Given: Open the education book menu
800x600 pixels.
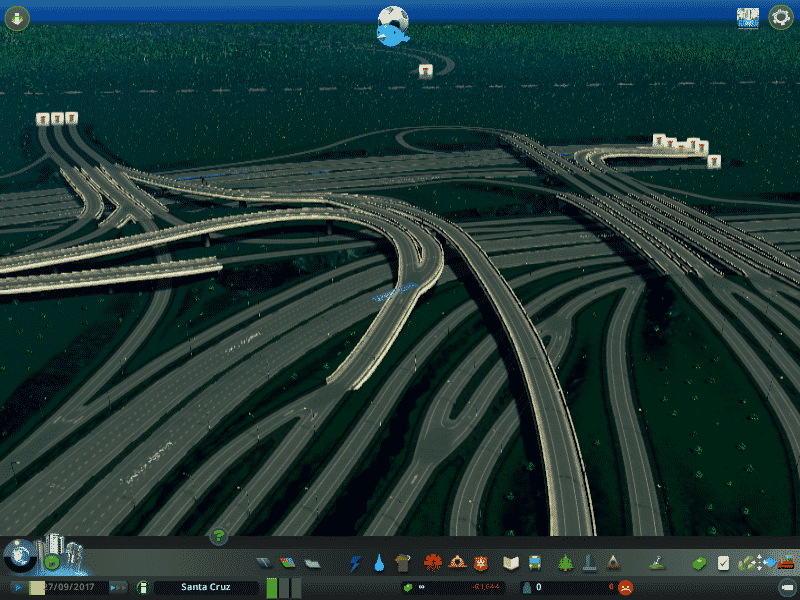Looking at the screenshot, I should tap(511, 563).
